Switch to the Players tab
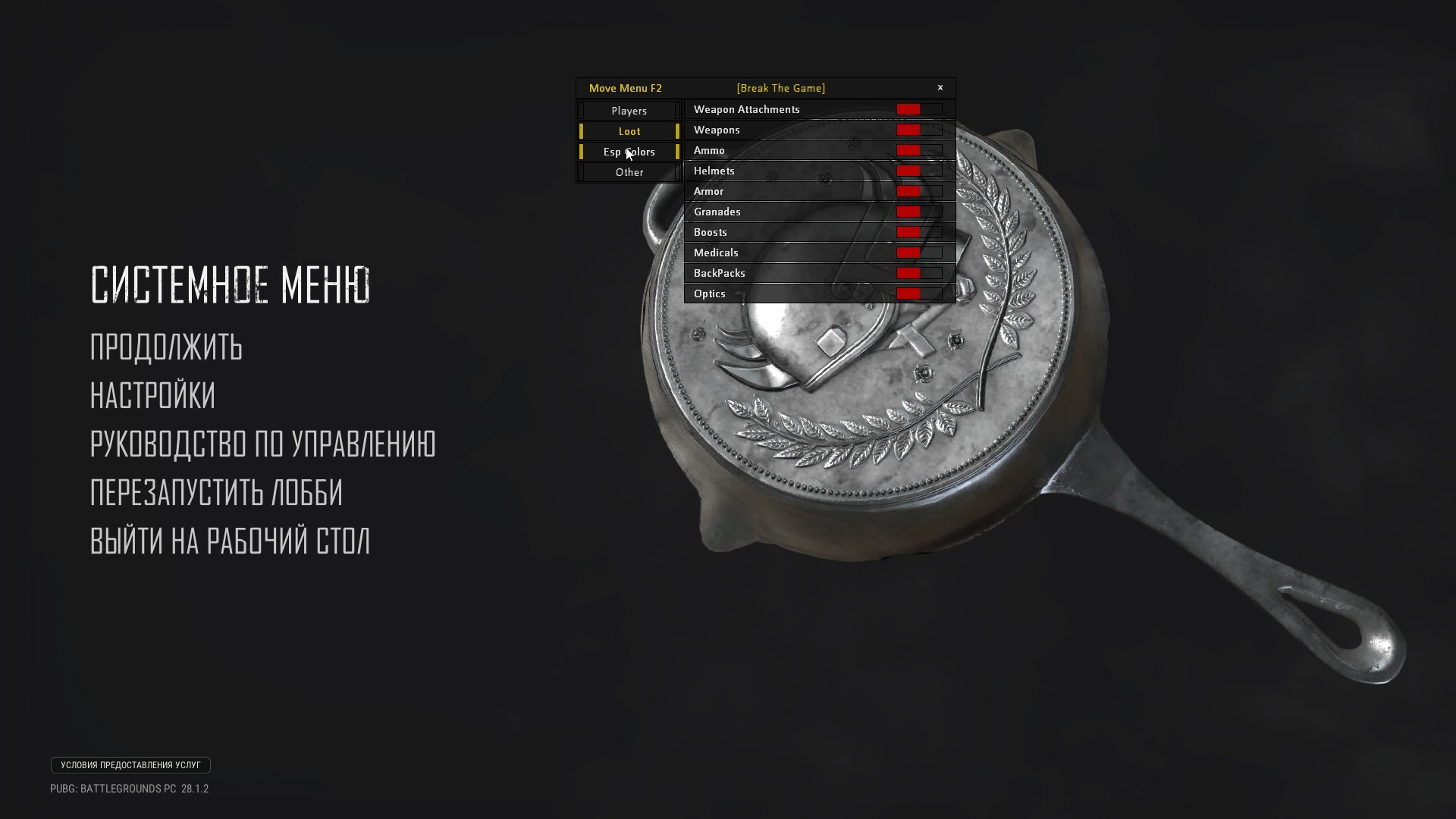Screen dimensions: 1456x819 [629, 111]
